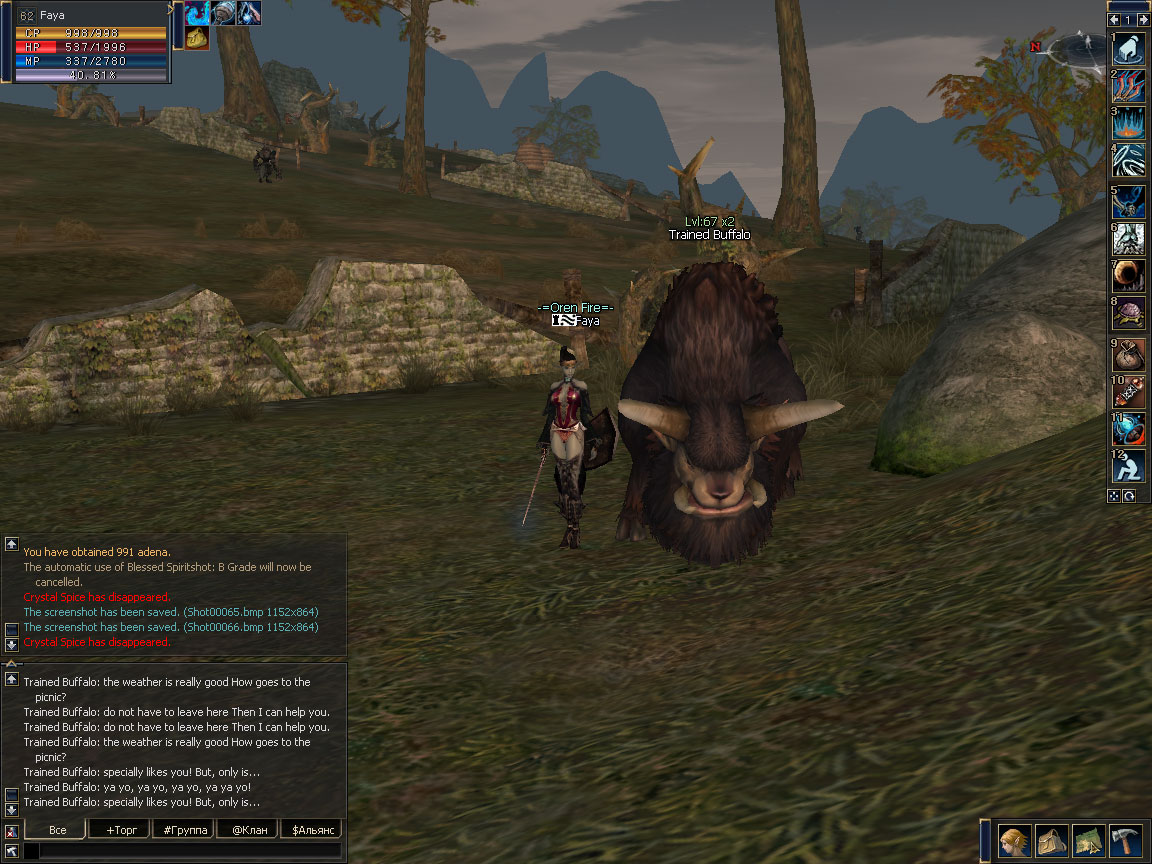Open the inventory bag icon
This screenshot has width=1152, height=864.
coord(1052,841)
